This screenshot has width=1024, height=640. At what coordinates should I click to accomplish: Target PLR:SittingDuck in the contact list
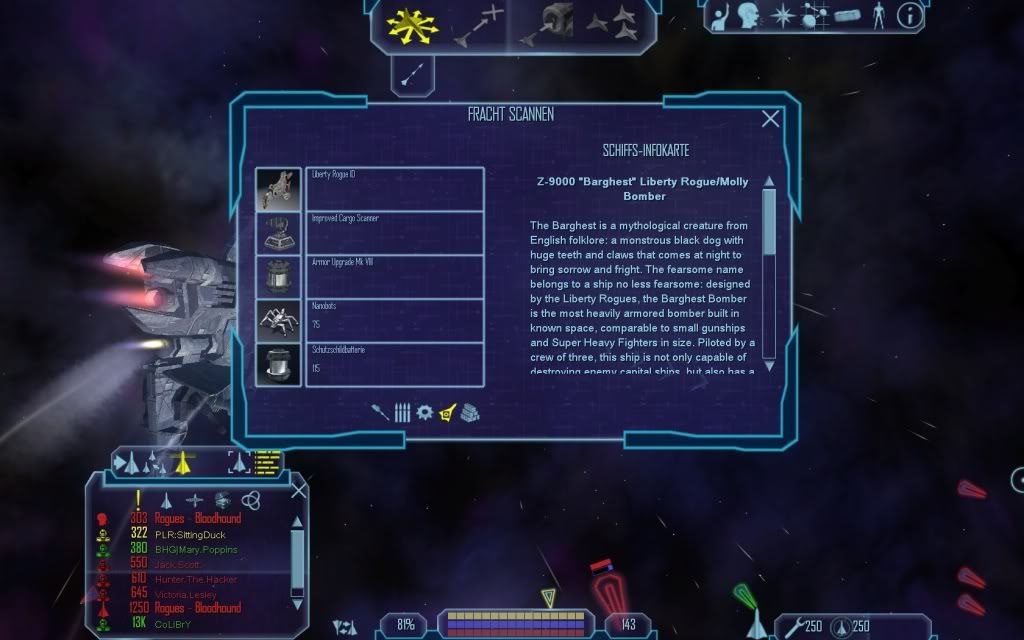(x=196, y=534)
